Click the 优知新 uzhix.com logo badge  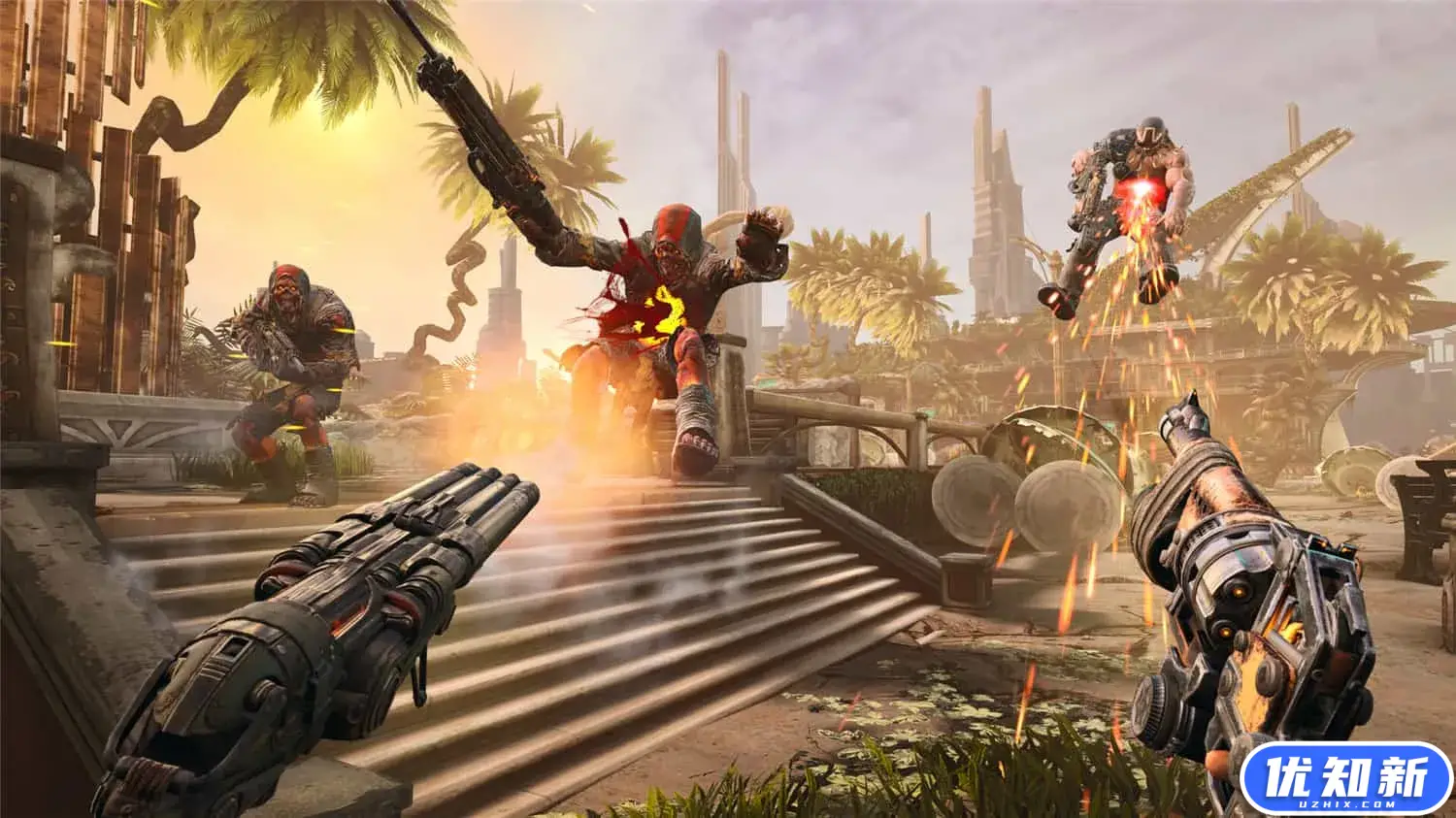1345,780
